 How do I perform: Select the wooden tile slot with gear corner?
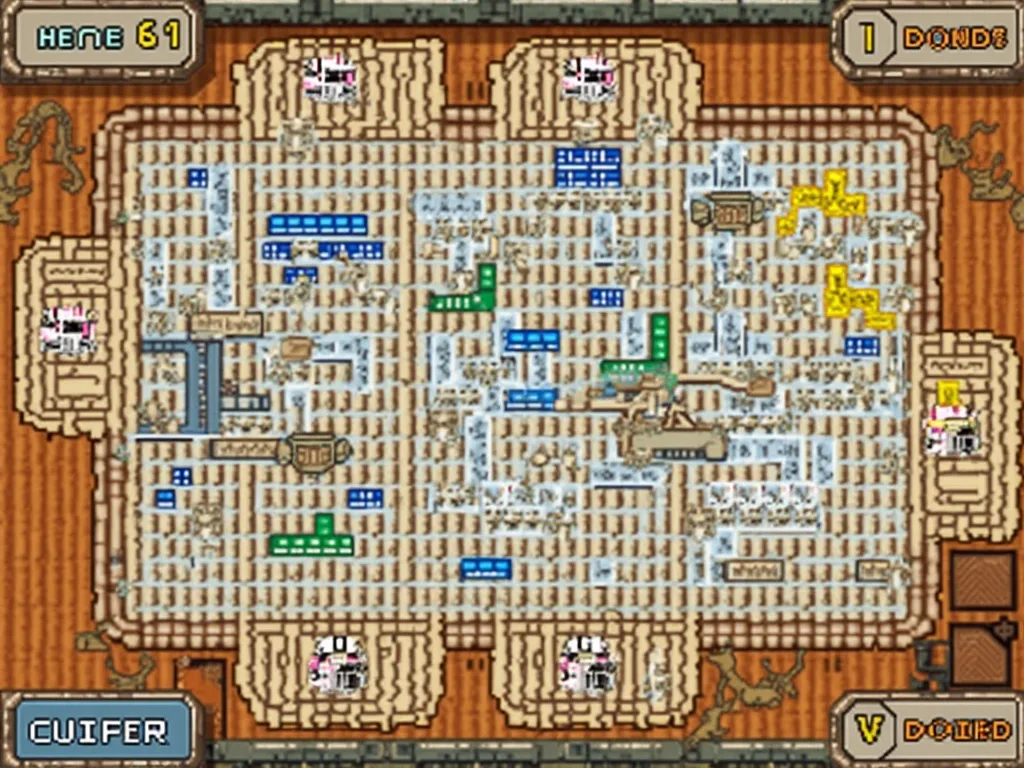coord(980,653)
